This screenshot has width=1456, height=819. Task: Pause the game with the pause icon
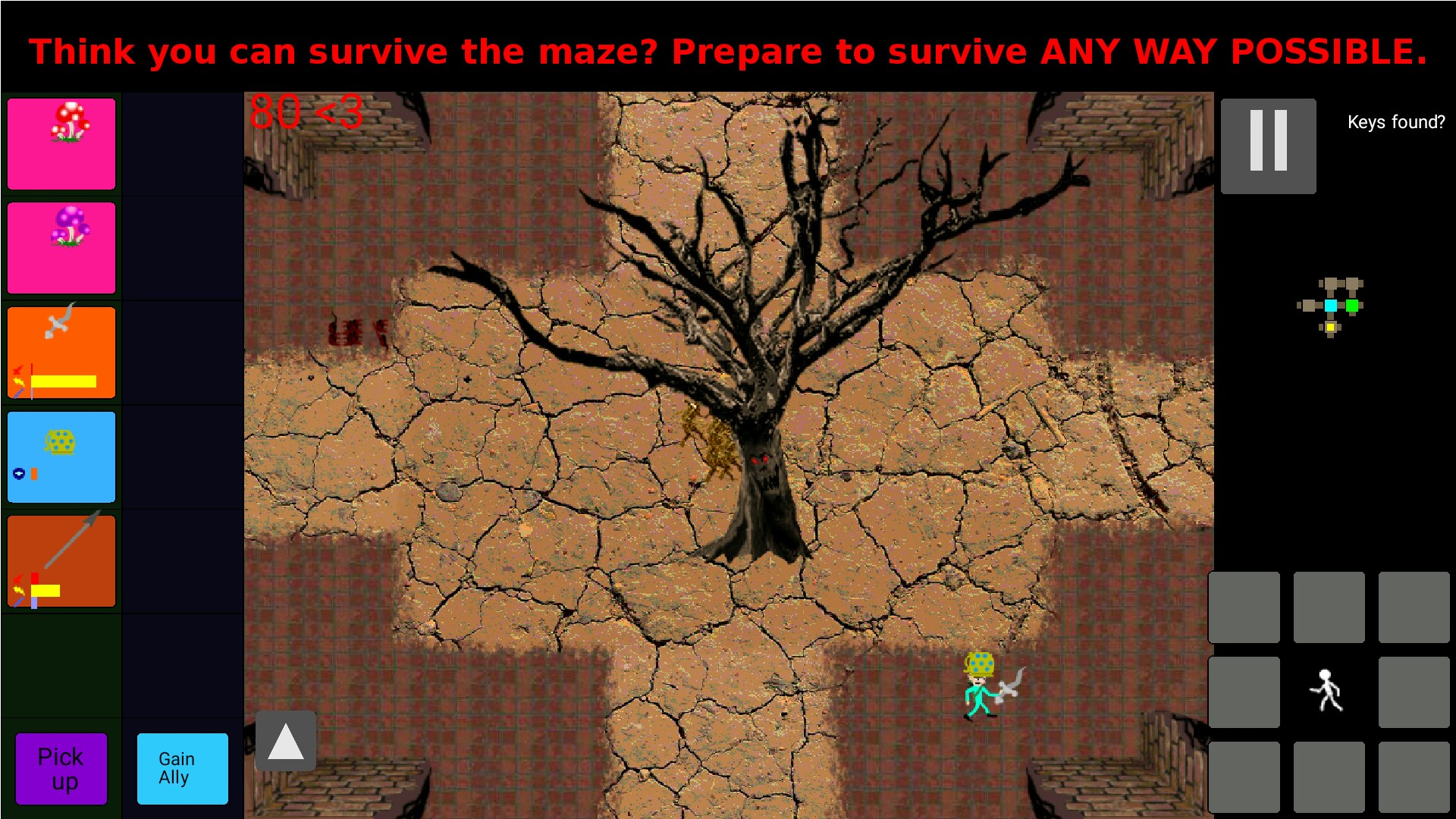(x=1267, y=146)
